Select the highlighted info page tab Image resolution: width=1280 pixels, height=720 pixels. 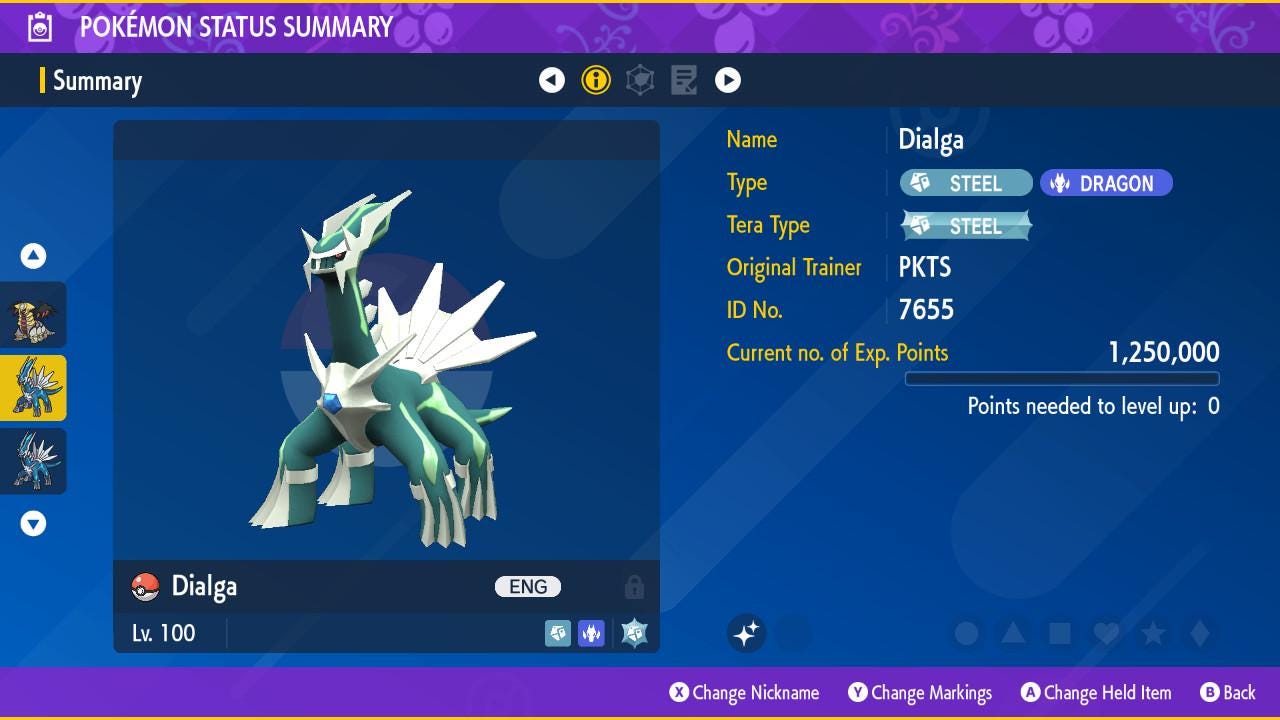596,80
